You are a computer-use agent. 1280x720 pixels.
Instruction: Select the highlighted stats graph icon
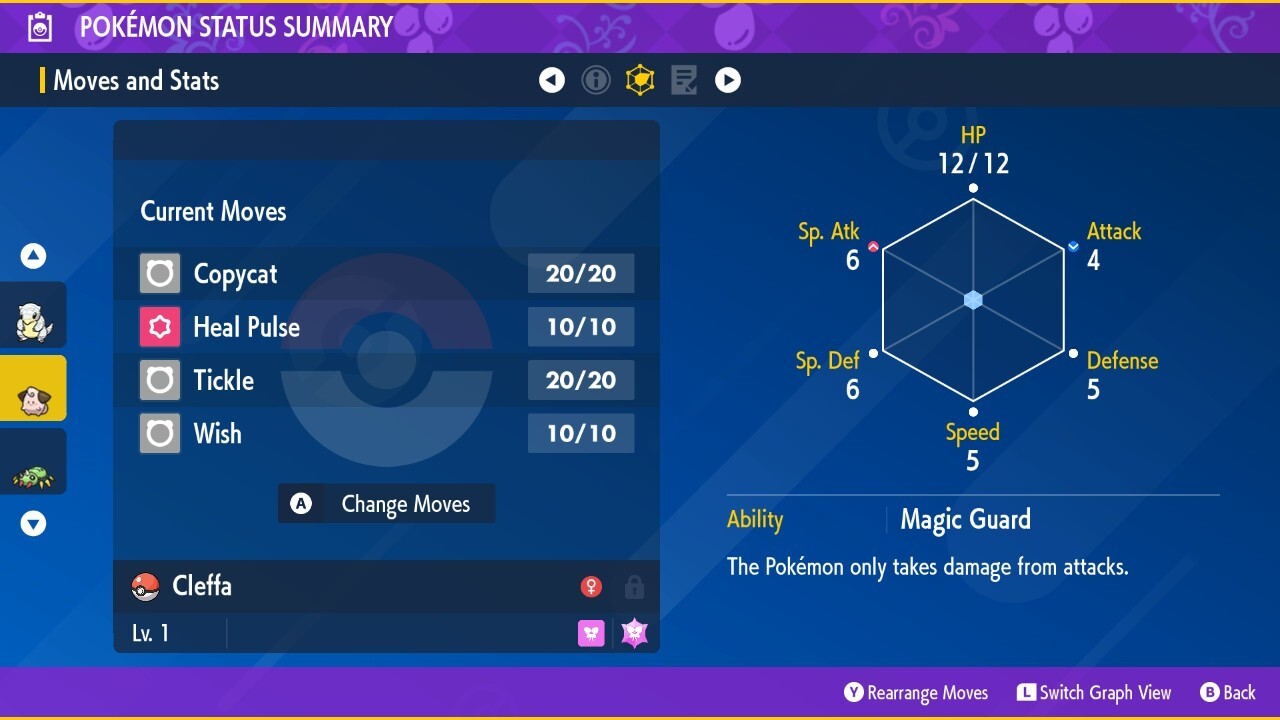pyautogui.click(x=640, y=80)
